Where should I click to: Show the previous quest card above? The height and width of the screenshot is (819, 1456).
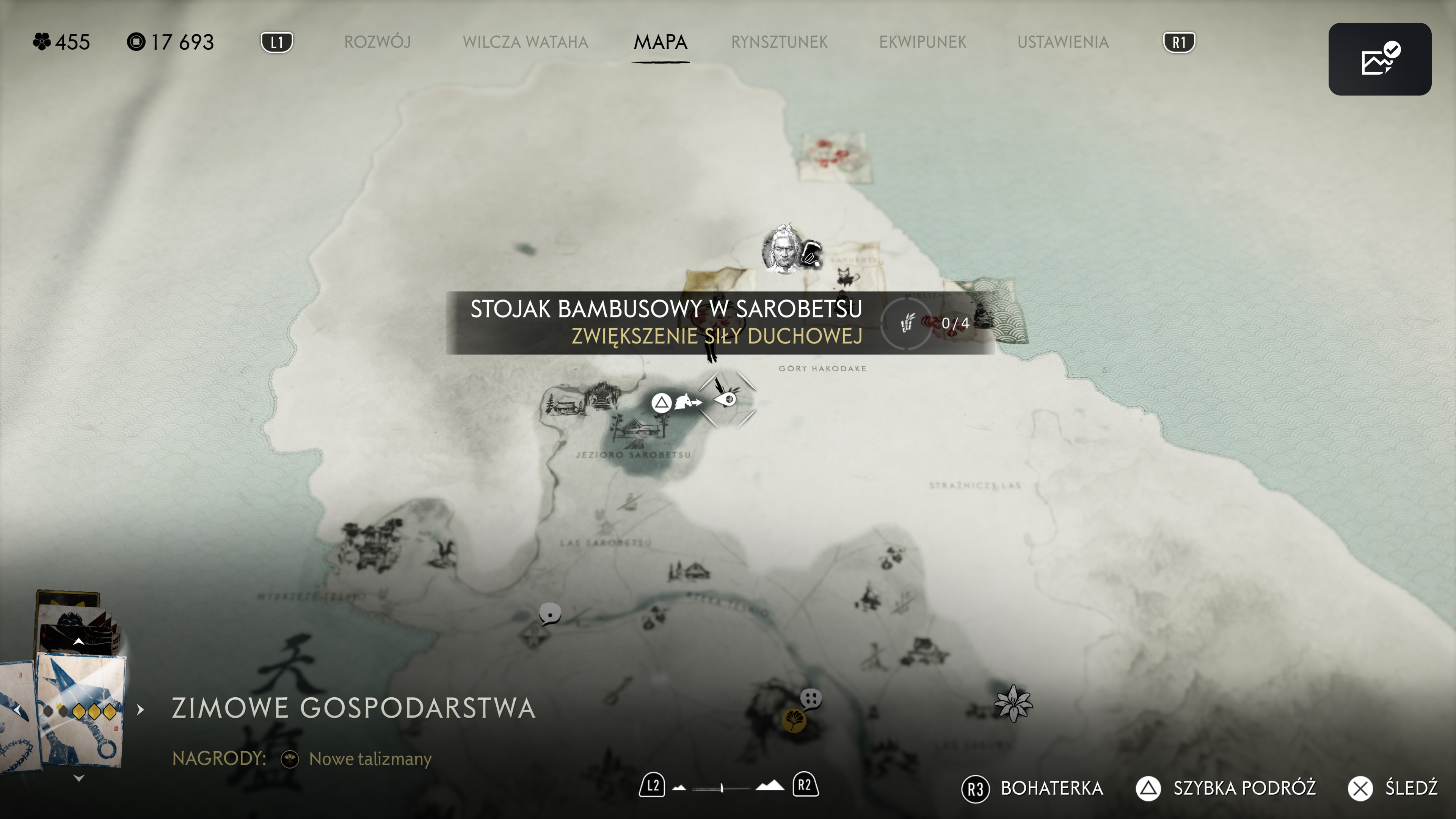(x=79, y=642)
